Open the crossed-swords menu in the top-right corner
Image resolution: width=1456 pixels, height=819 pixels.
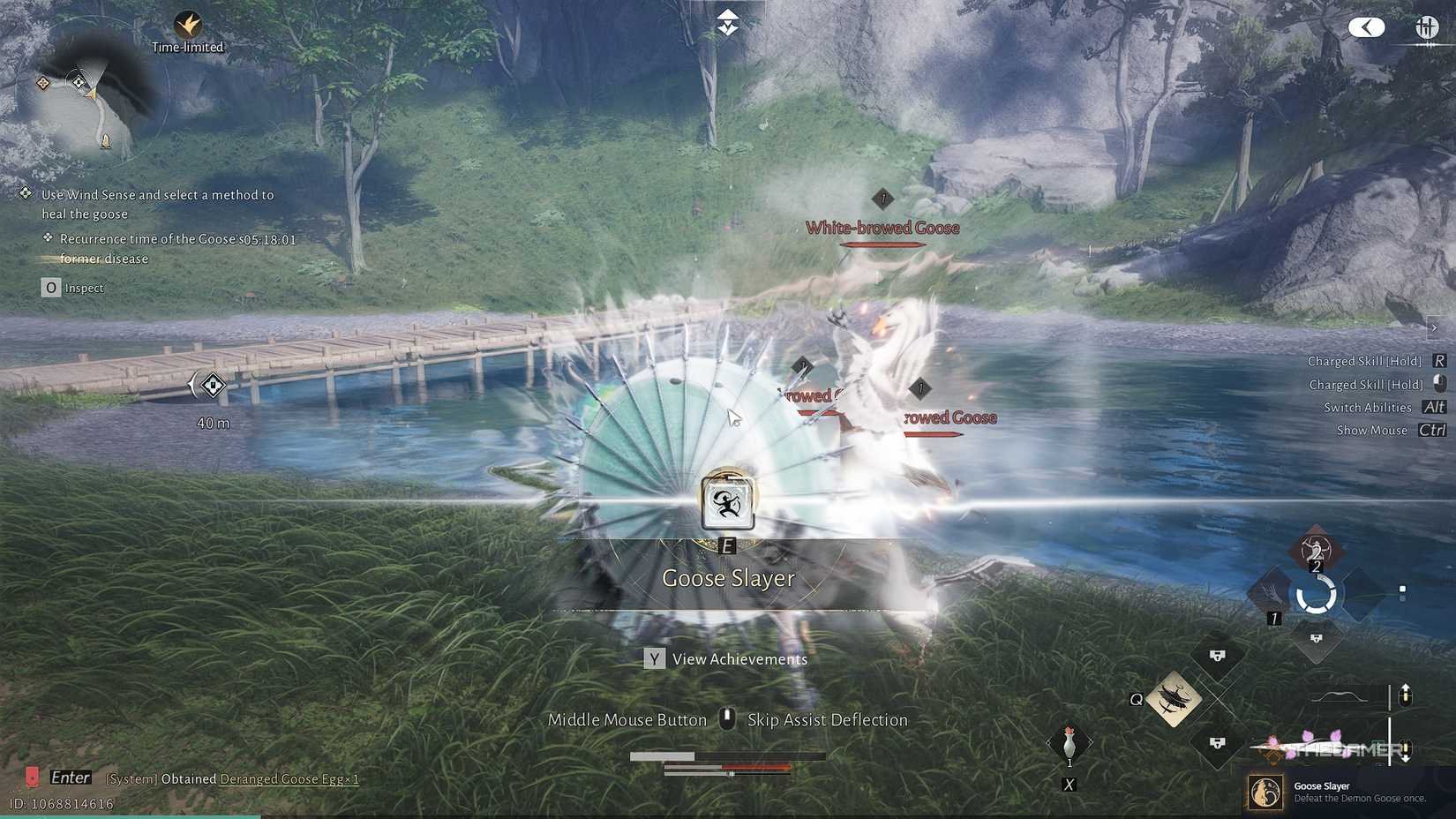pyautogui.click(x=1426, y=27)
